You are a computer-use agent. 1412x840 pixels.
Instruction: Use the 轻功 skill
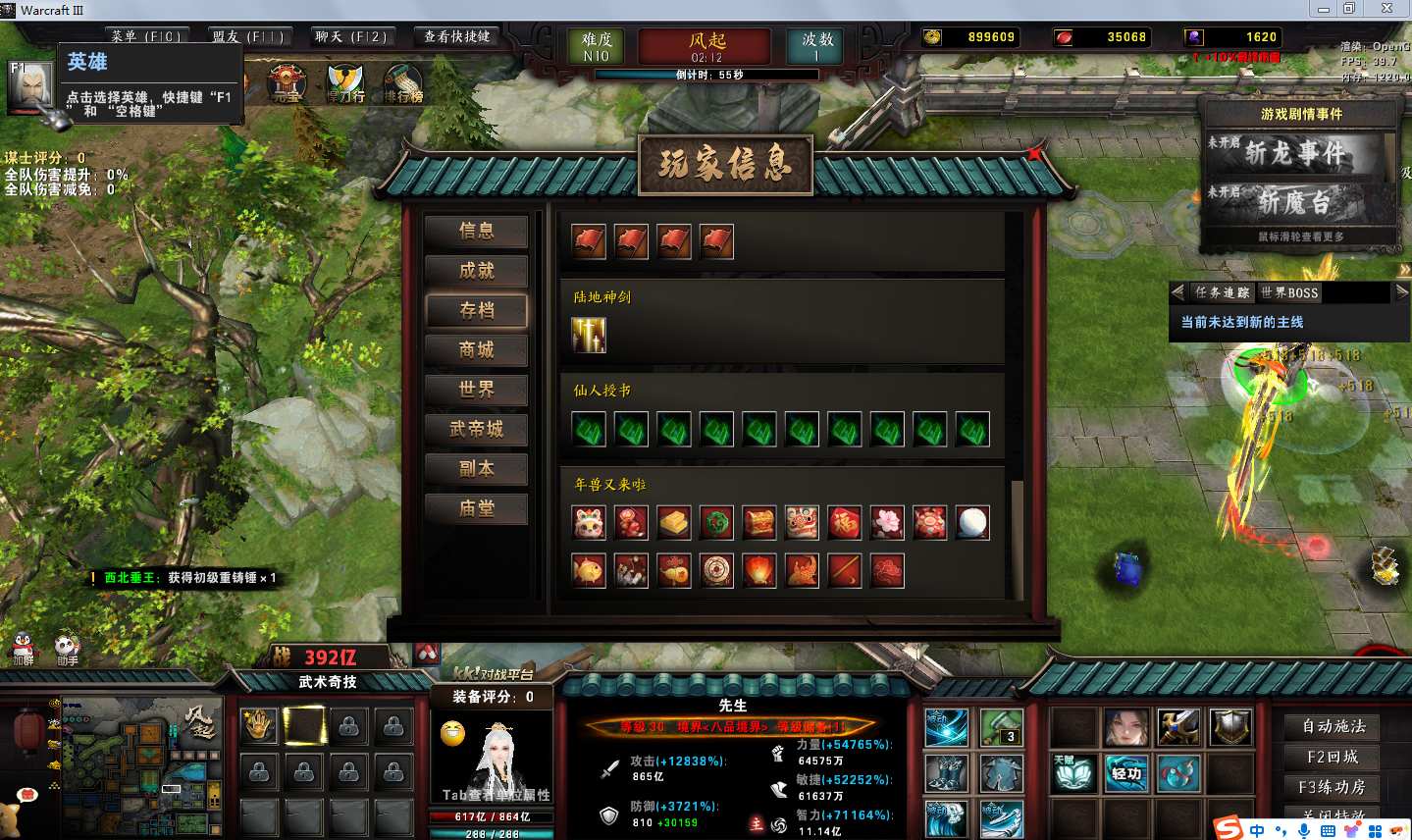click(x=1125, y=773)
